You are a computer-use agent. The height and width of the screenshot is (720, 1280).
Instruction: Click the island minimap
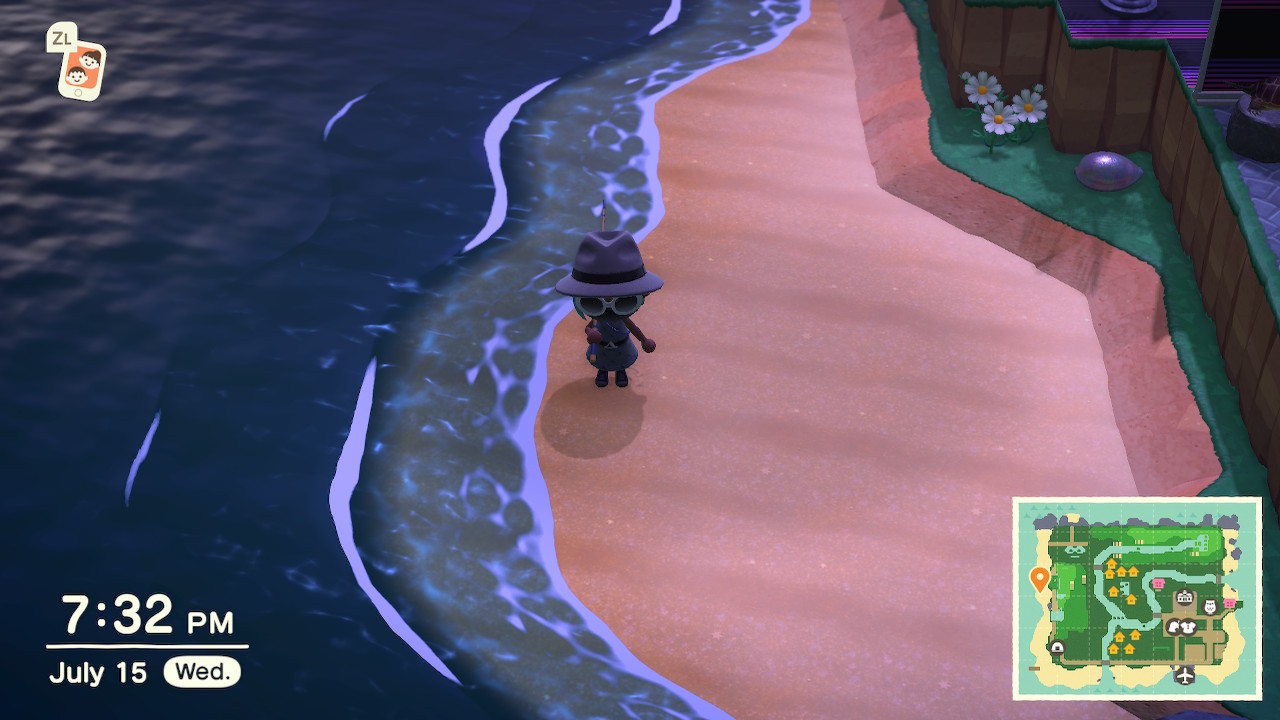point(1137,598)
